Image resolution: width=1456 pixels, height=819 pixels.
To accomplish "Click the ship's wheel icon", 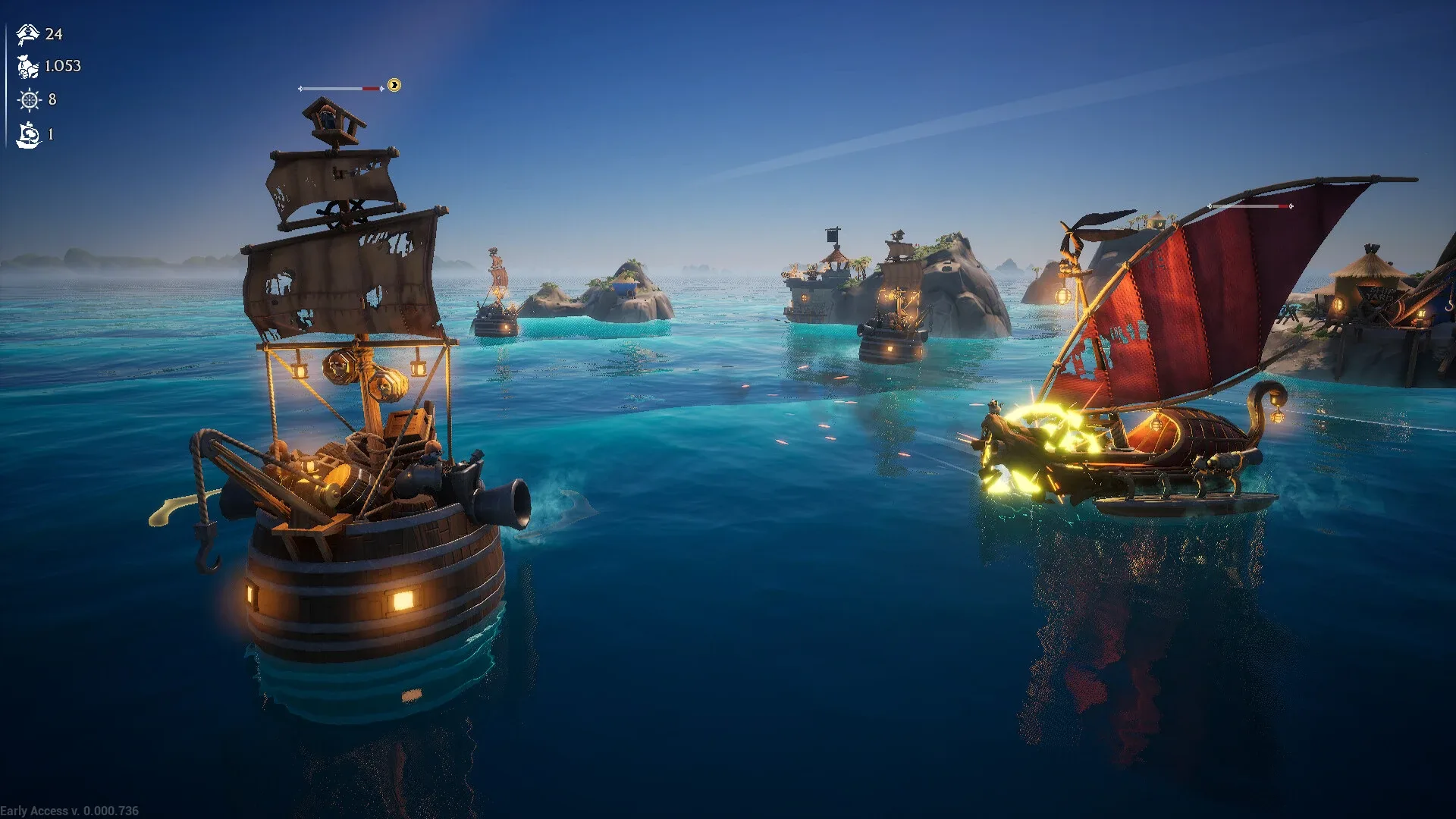I will pyautogui.click(x=29, y=99).
